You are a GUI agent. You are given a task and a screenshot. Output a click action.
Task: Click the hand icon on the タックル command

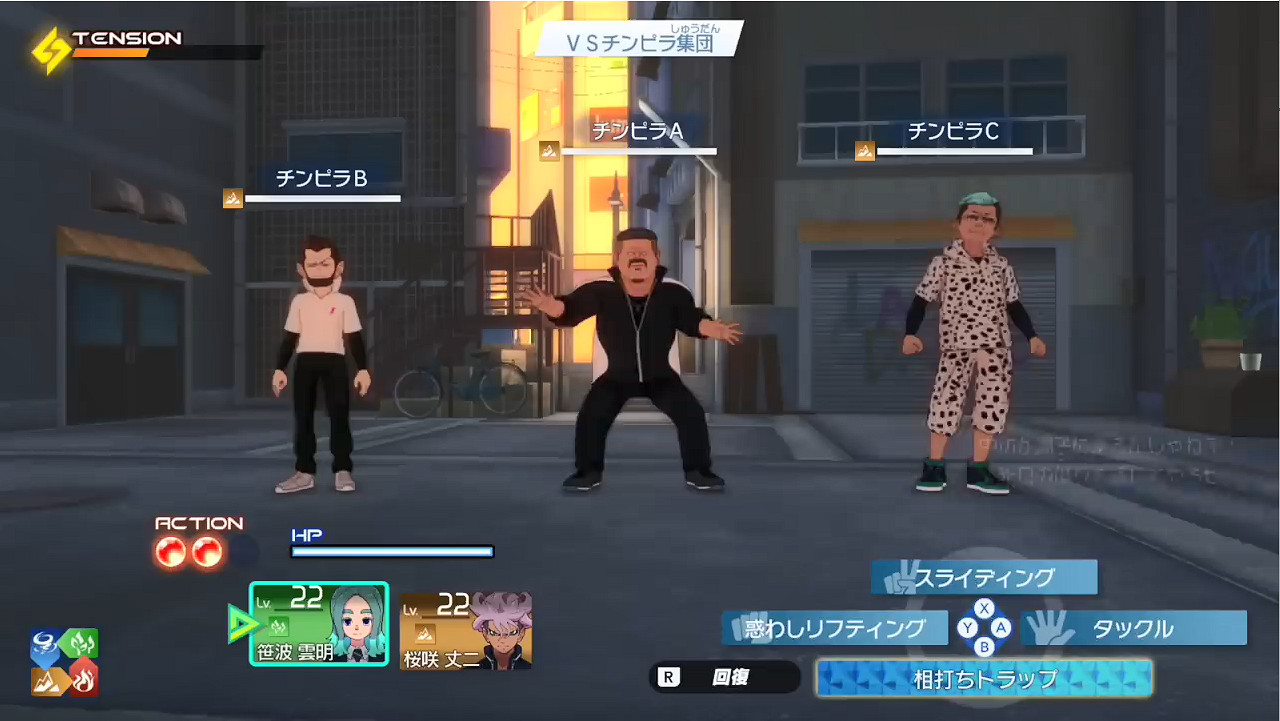1045,628
